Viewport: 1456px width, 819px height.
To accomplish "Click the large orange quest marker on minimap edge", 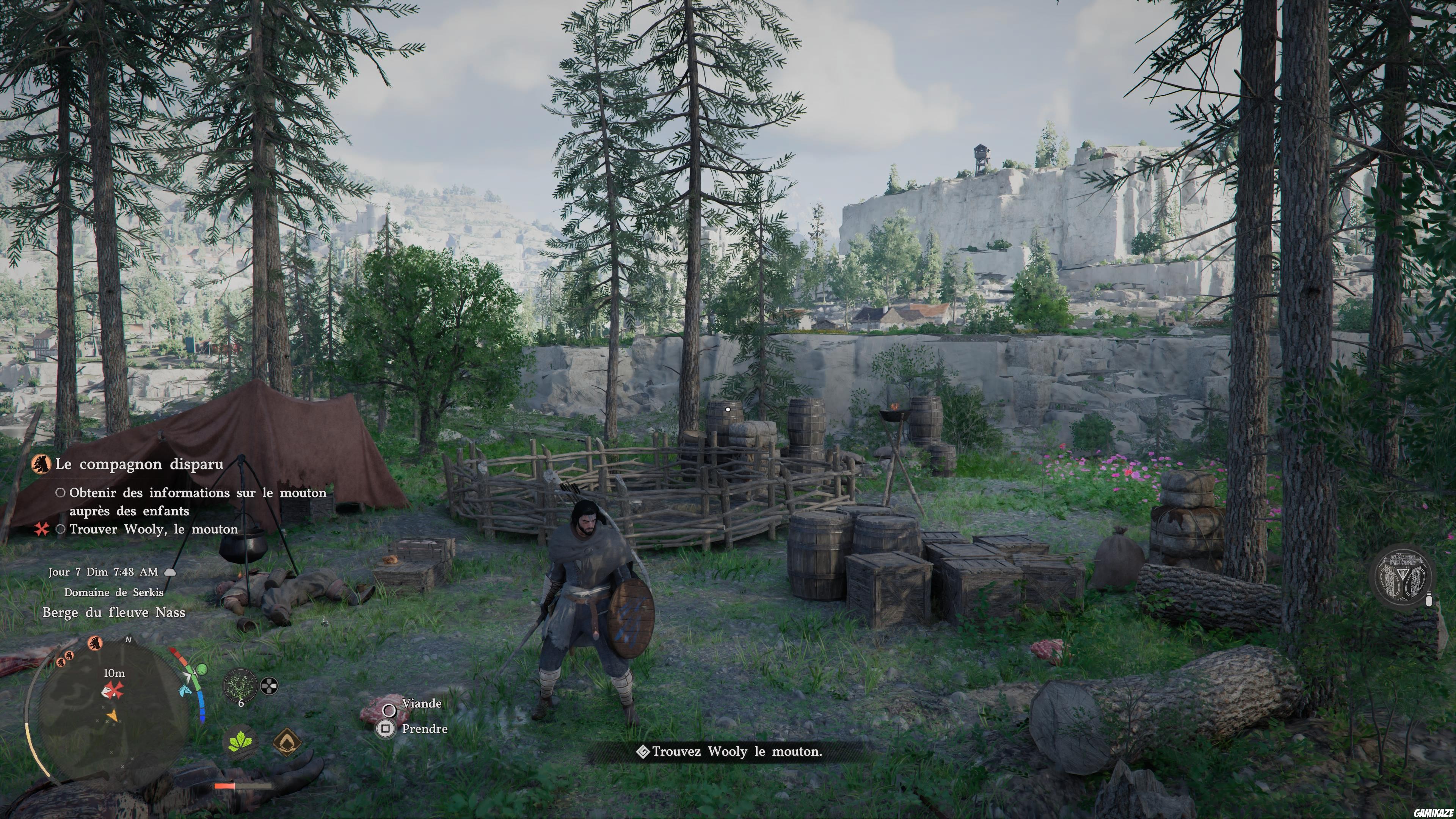I will [x=95, y=643].
